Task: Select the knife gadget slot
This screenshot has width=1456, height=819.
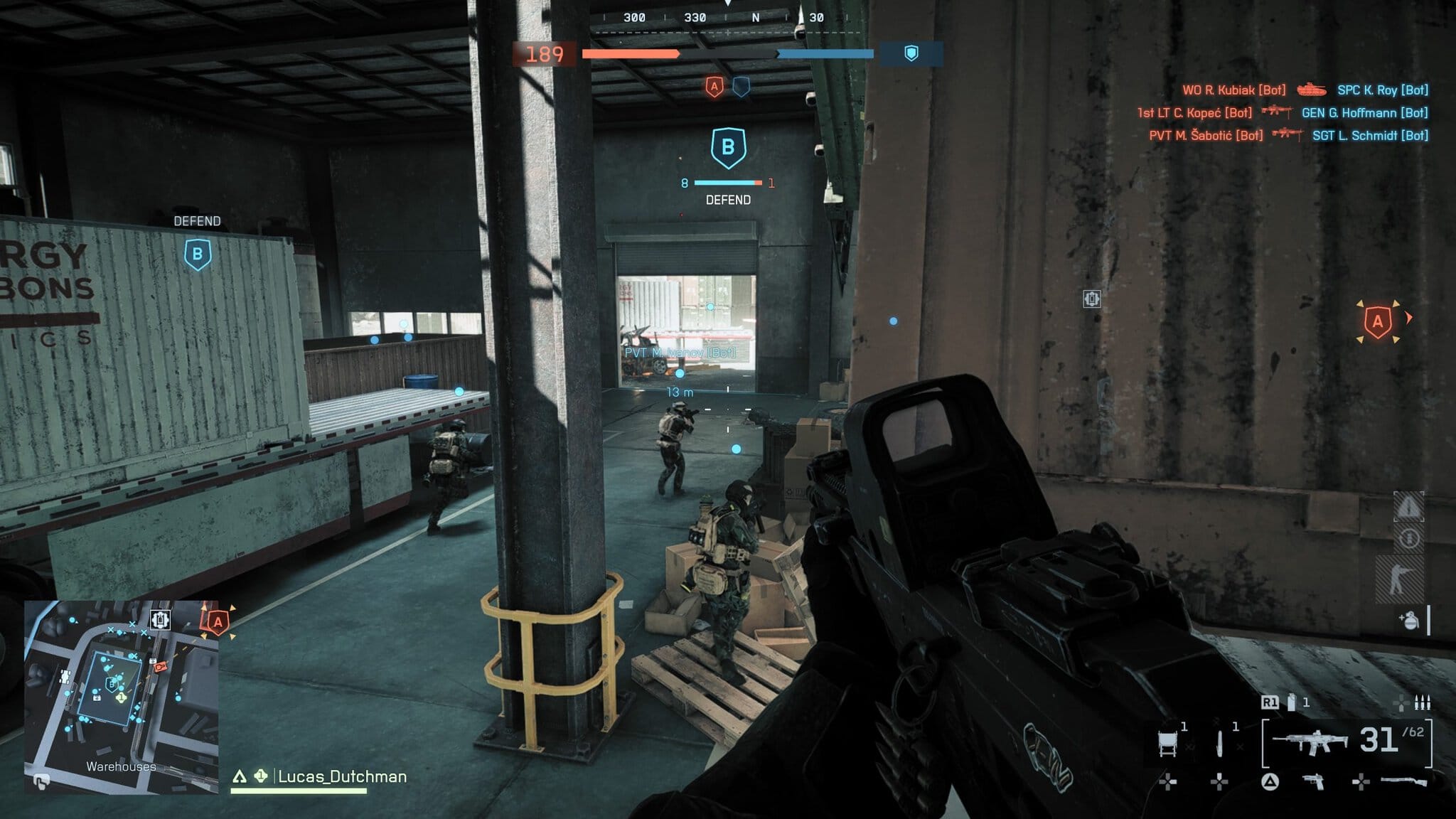Action: click(1220, 743)
